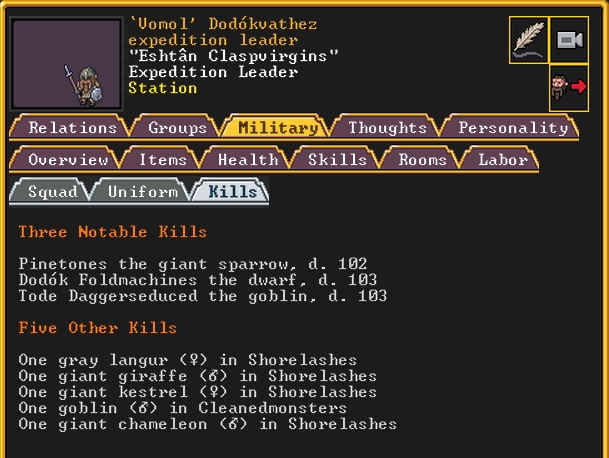Screen dimensions: 609x458
Task: Show the Thoughts tab
Action: (387, 127)
